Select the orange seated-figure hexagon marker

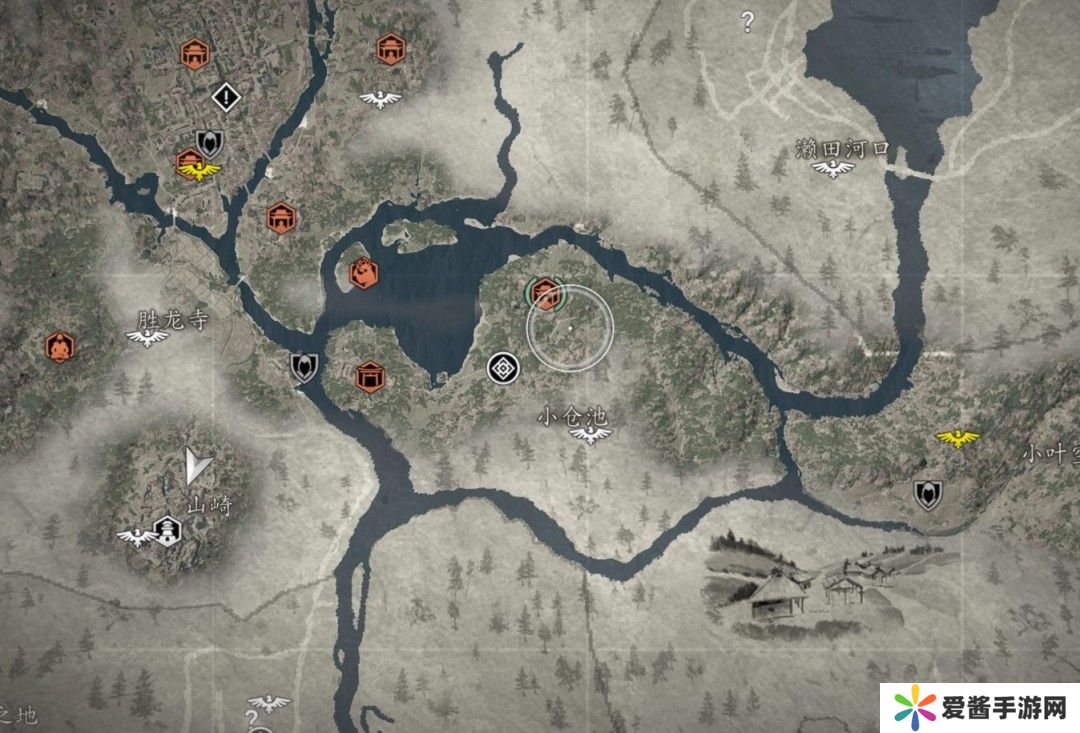point(60,346)
